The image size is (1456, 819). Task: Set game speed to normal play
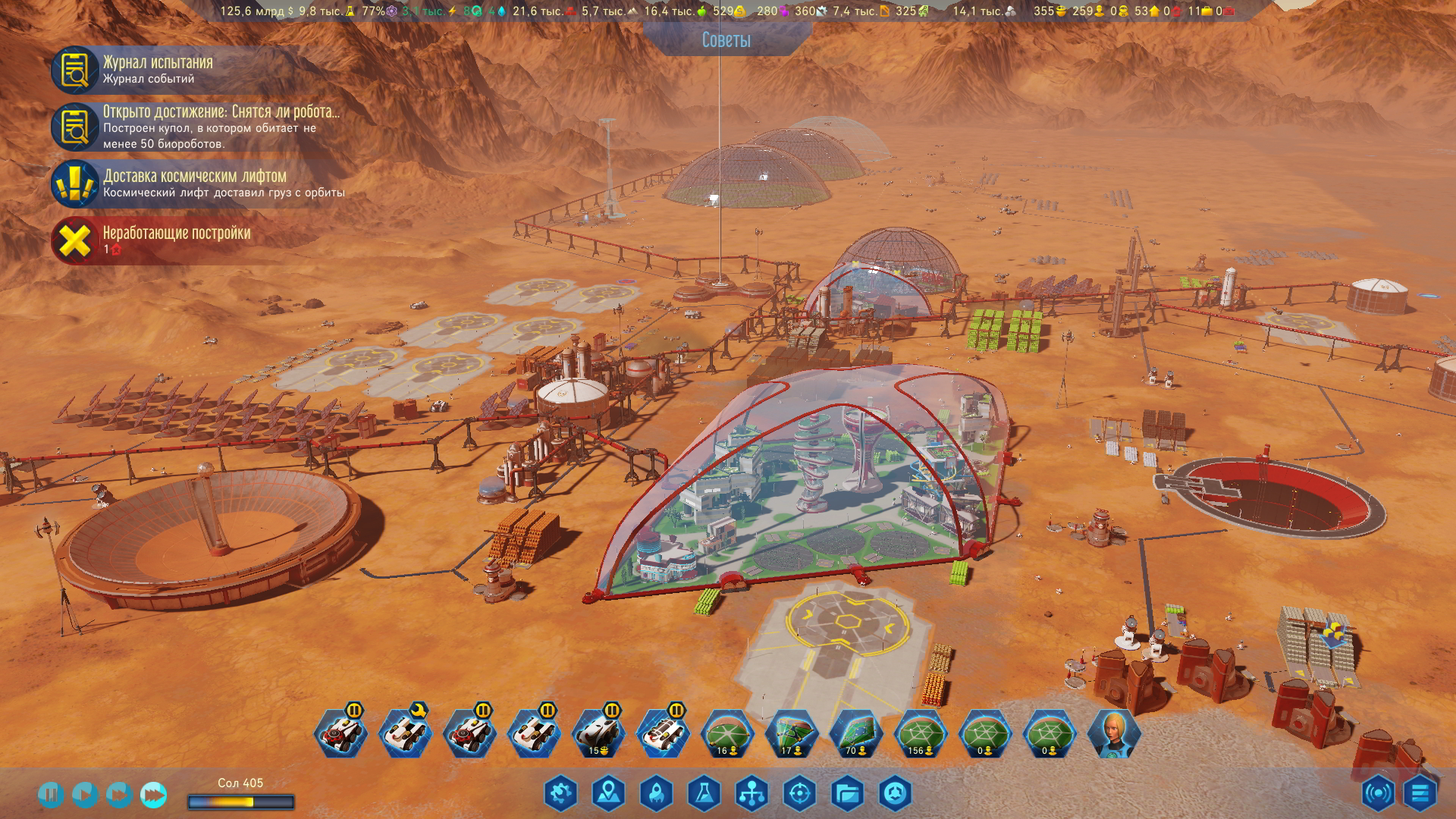(x=84, y=794)
